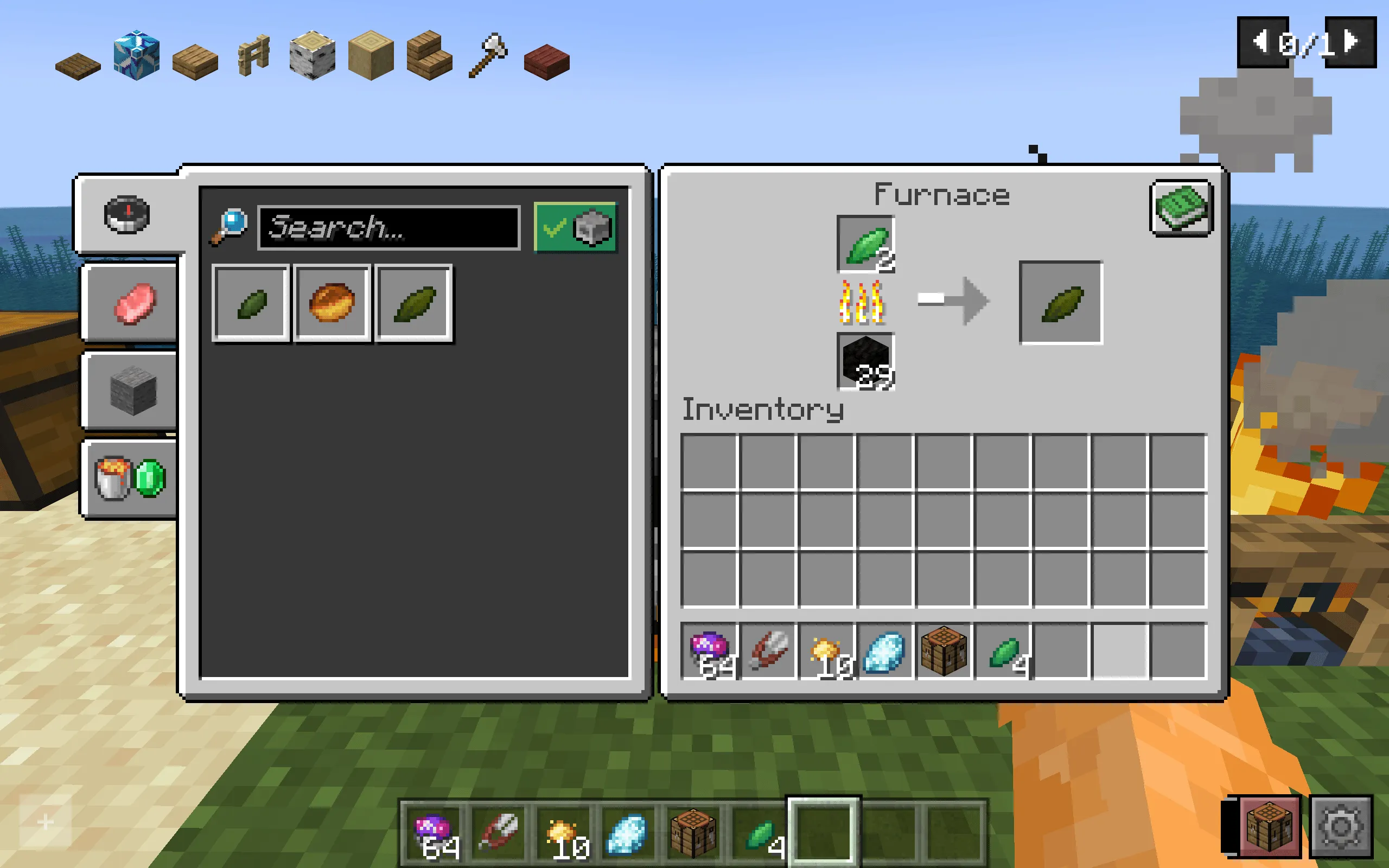Select the kelp recipe result
Image resolution: width=1389 pixels, height=868 pixels.
[x=251, y=303]
